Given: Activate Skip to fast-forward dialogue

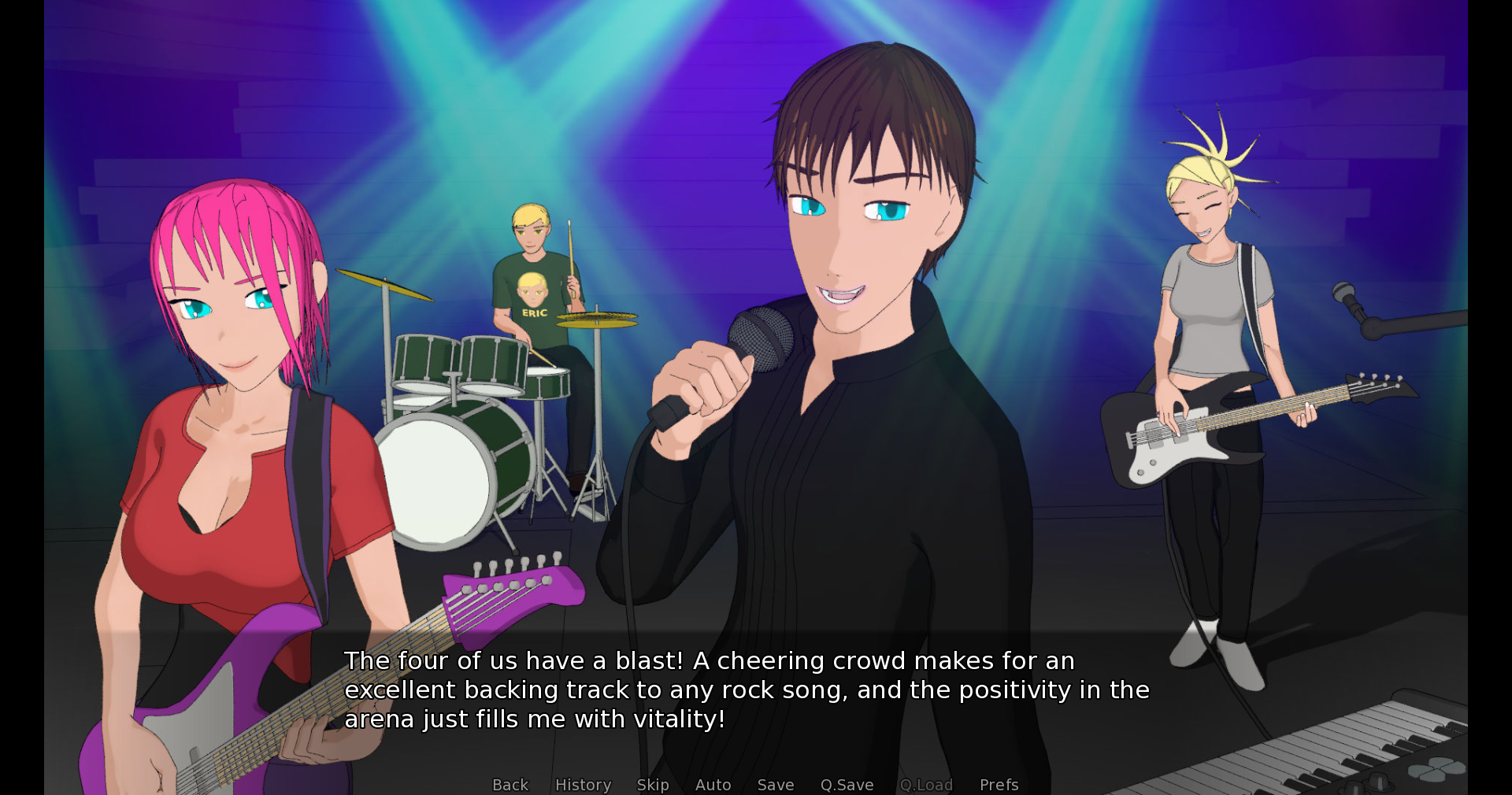Looking at the screenshot, I should tap(653, 785).
